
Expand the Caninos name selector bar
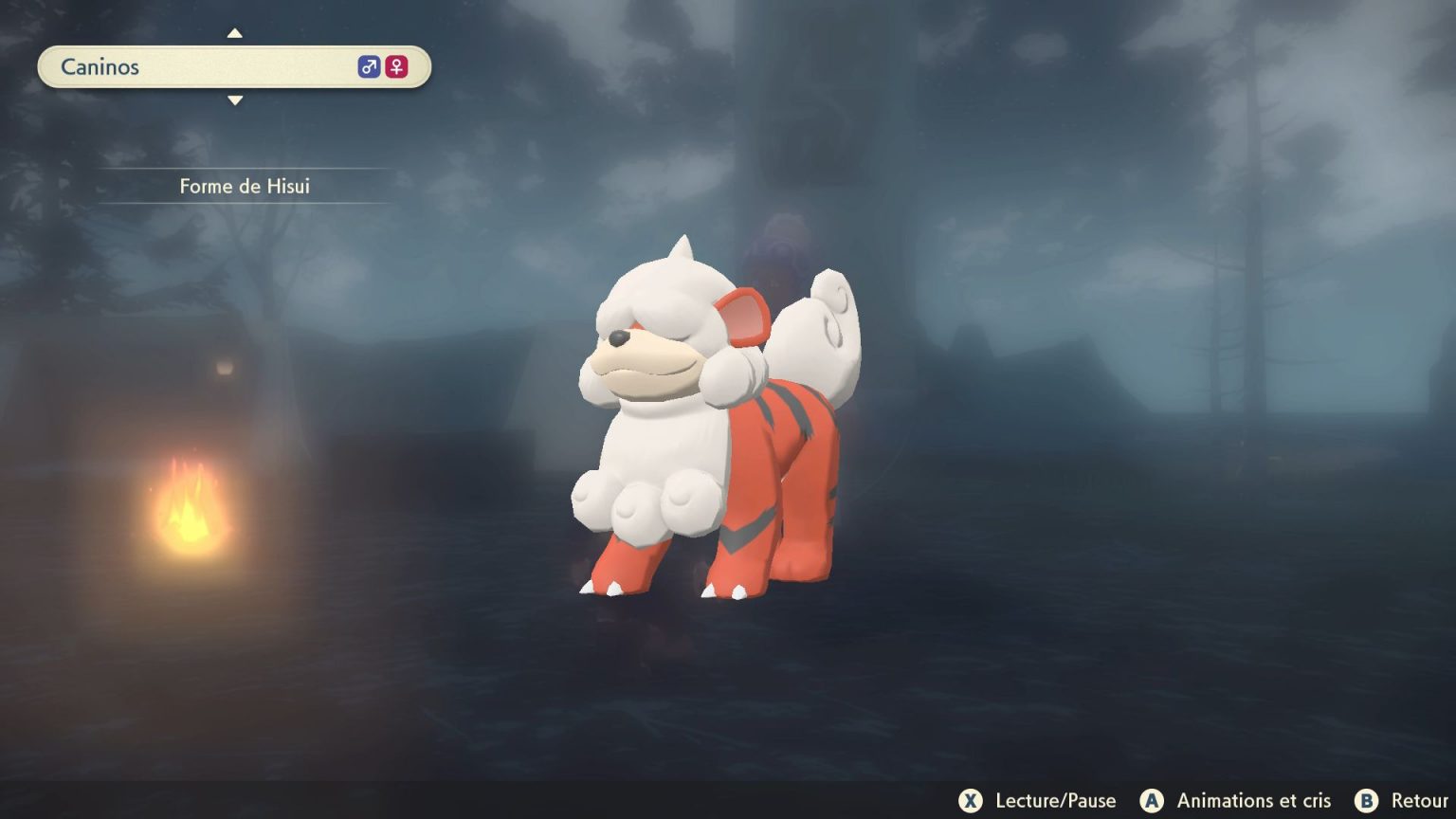pyautogui.click(x=234, y=66)
